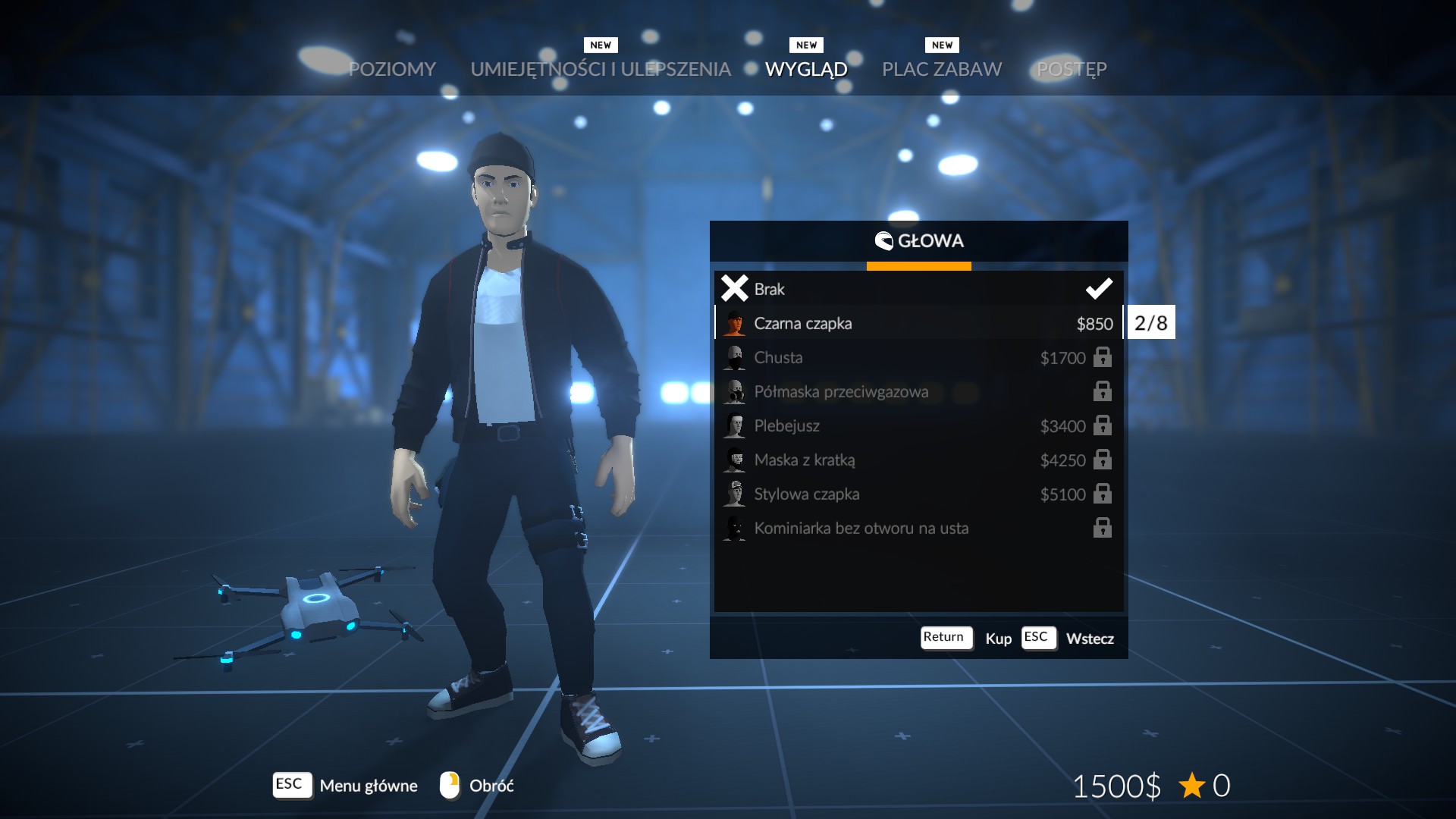Pick Stylowa czapka for $5100
Image resolution: width=1456 pixels, height=819 pixels.
918,494
